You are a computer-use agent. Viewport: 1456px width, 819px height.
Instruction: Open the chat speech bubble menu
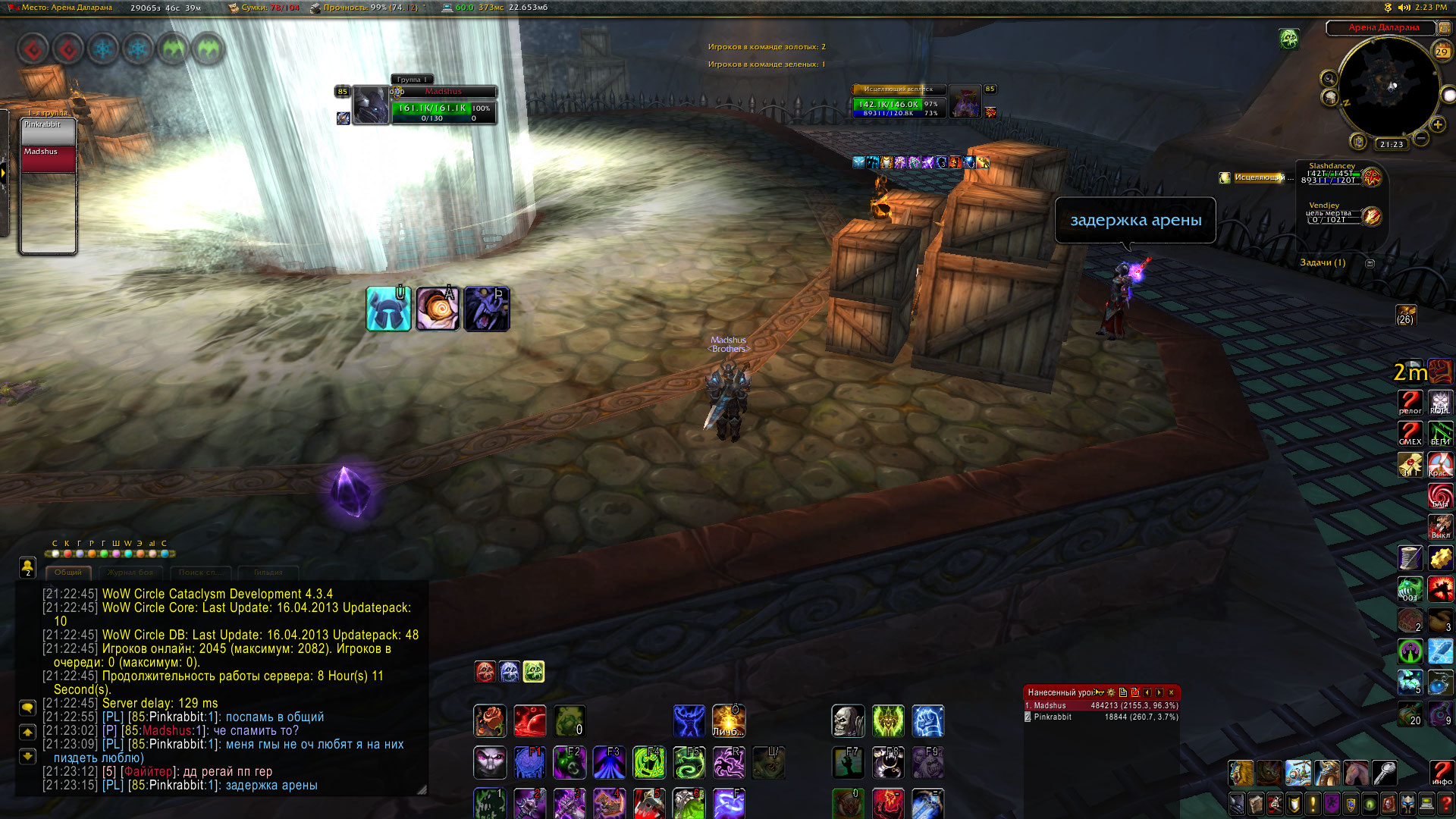[27, 708]
